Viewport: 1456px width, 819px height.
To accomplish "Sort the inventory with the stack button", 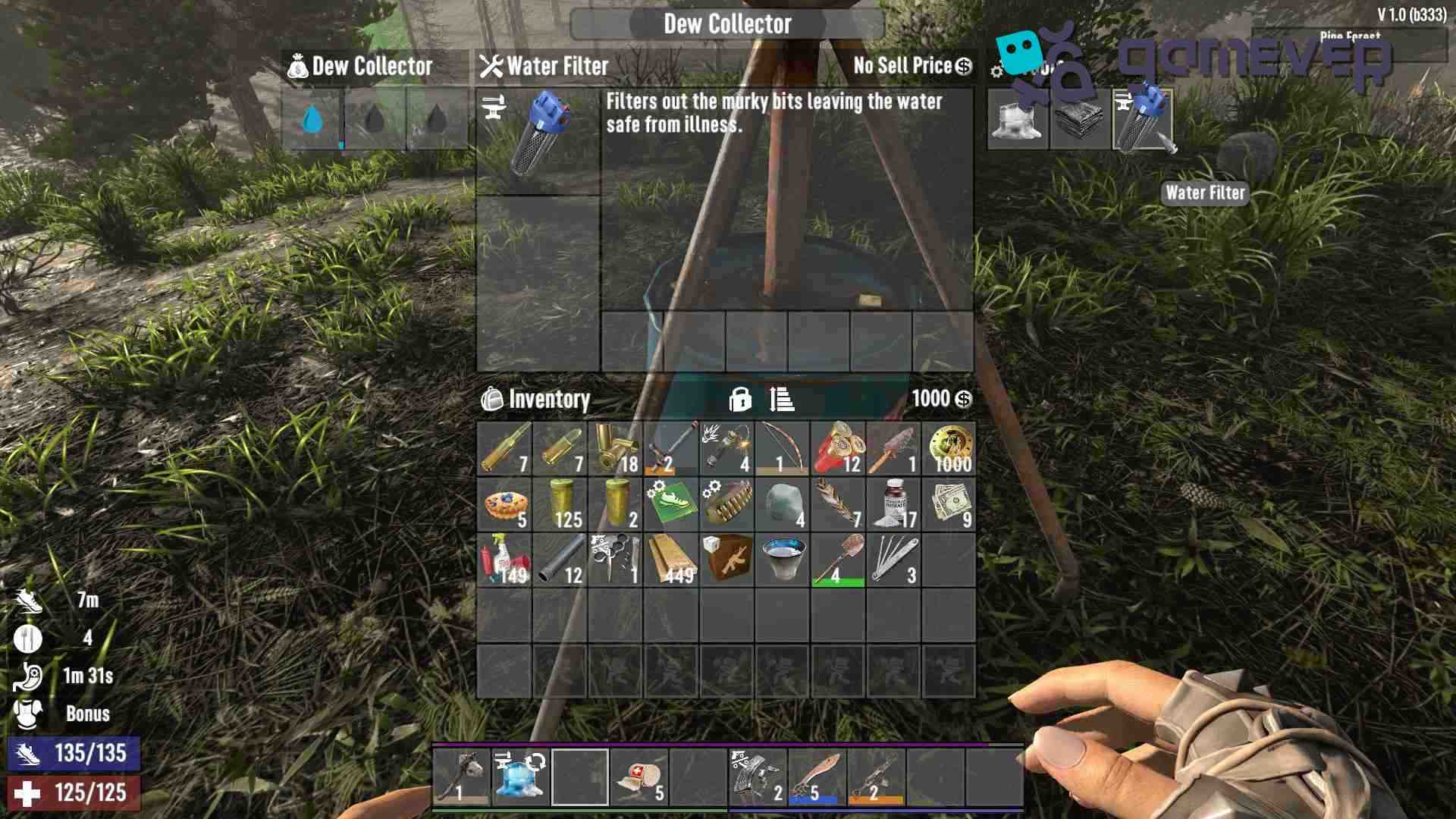I will (x=782, y=399).
